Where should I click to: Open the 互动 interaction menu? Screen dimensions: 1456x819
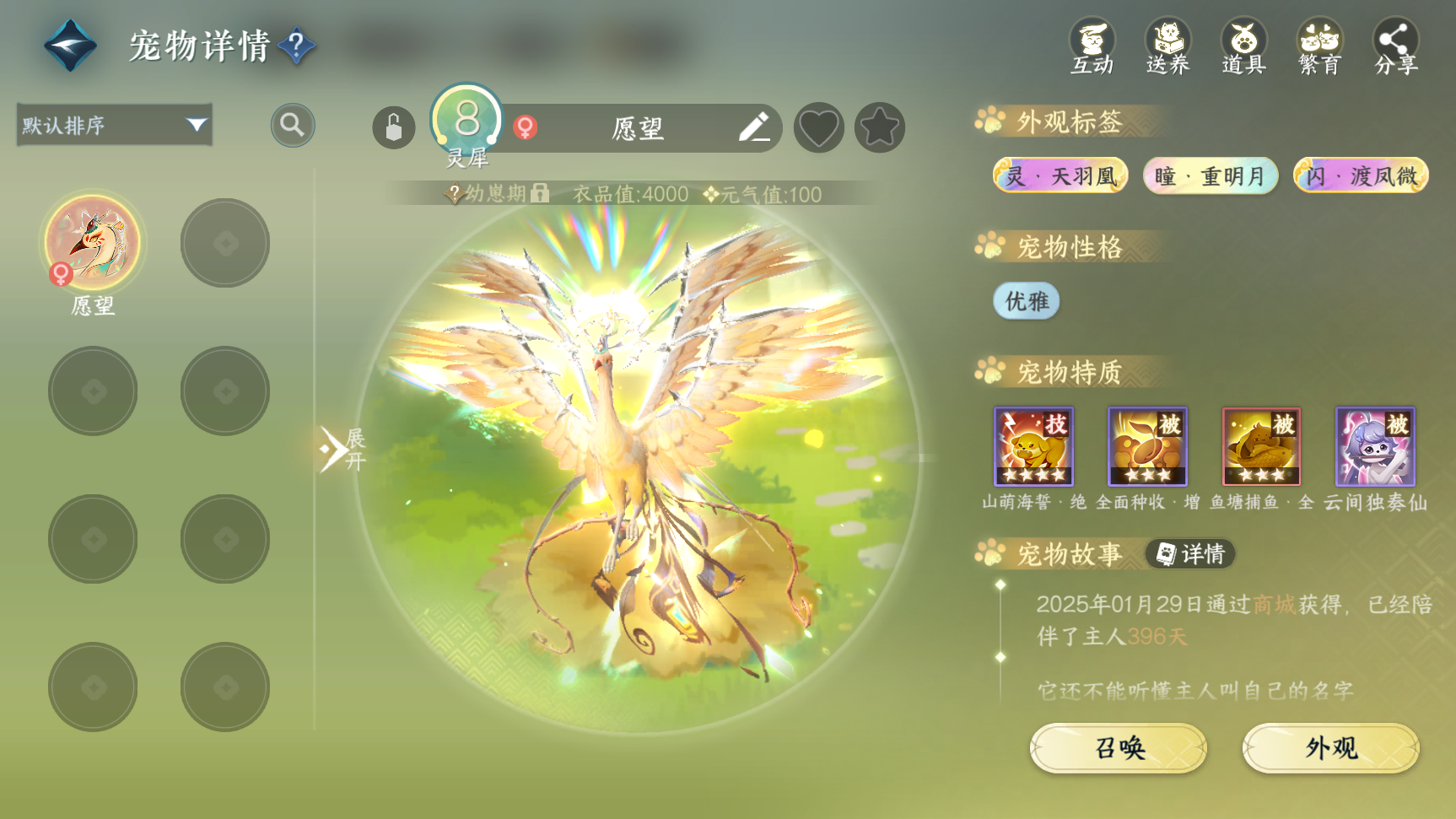pos(1092,47)
